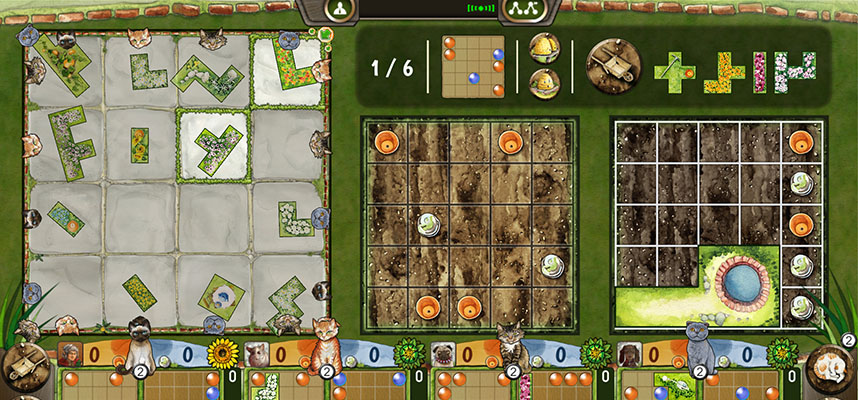The image size is (858, 400).
Task: Click the sunflower score marker
Action: click(220, 353)
